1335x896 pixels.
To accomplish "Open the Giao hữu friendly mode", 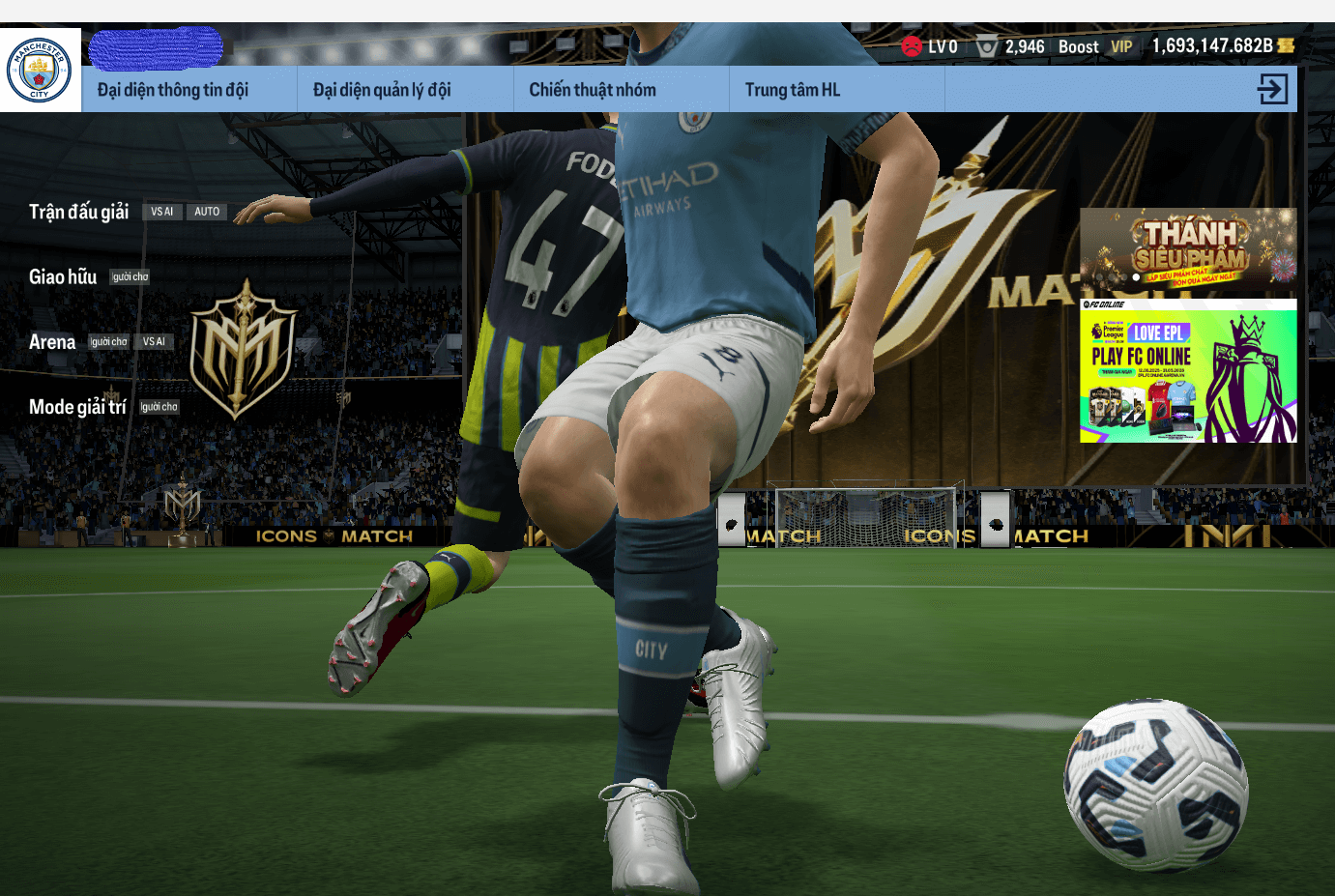I will click(63, 277).
